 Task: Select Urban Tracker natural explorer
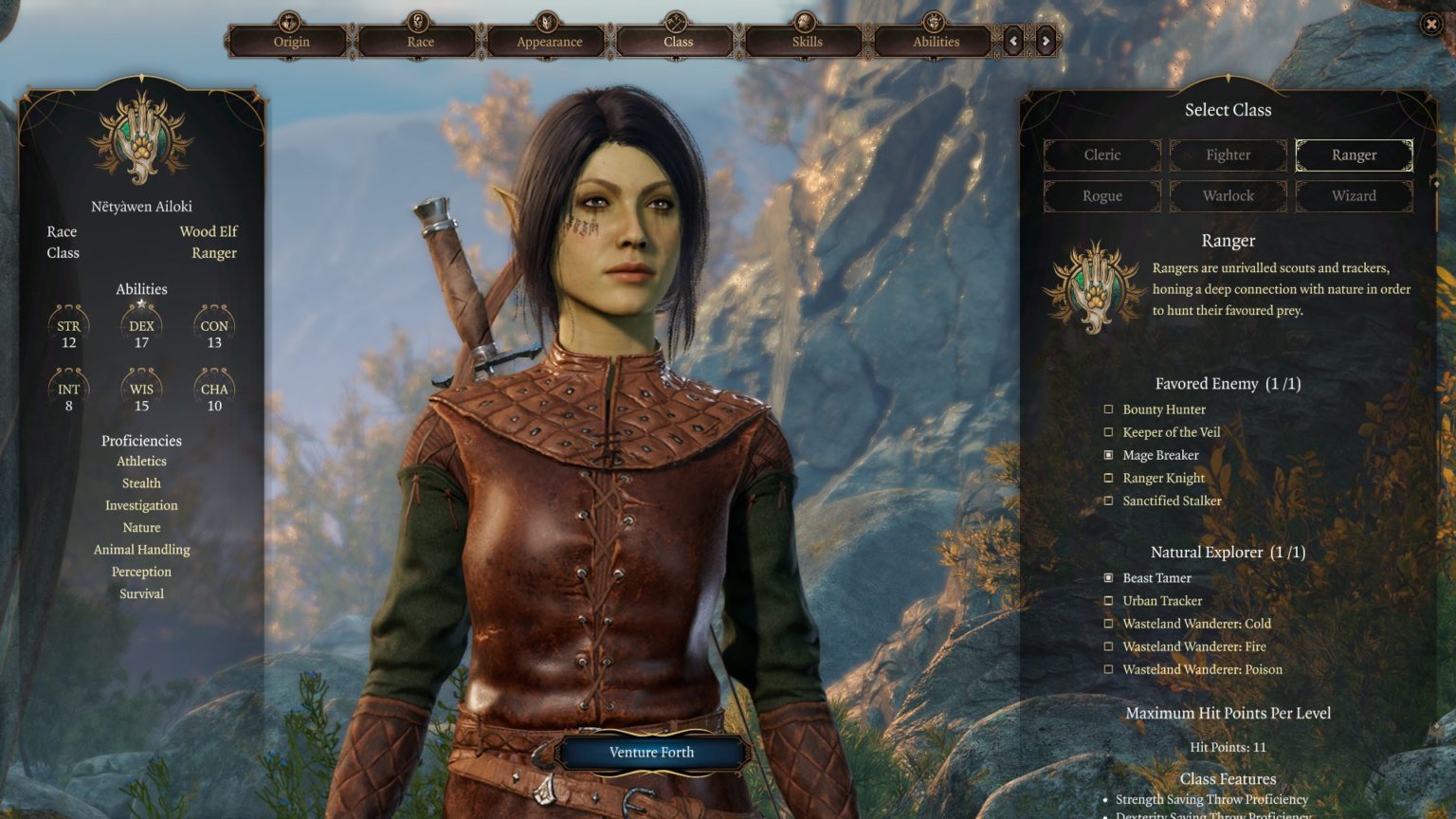[x=1108, y=601]
